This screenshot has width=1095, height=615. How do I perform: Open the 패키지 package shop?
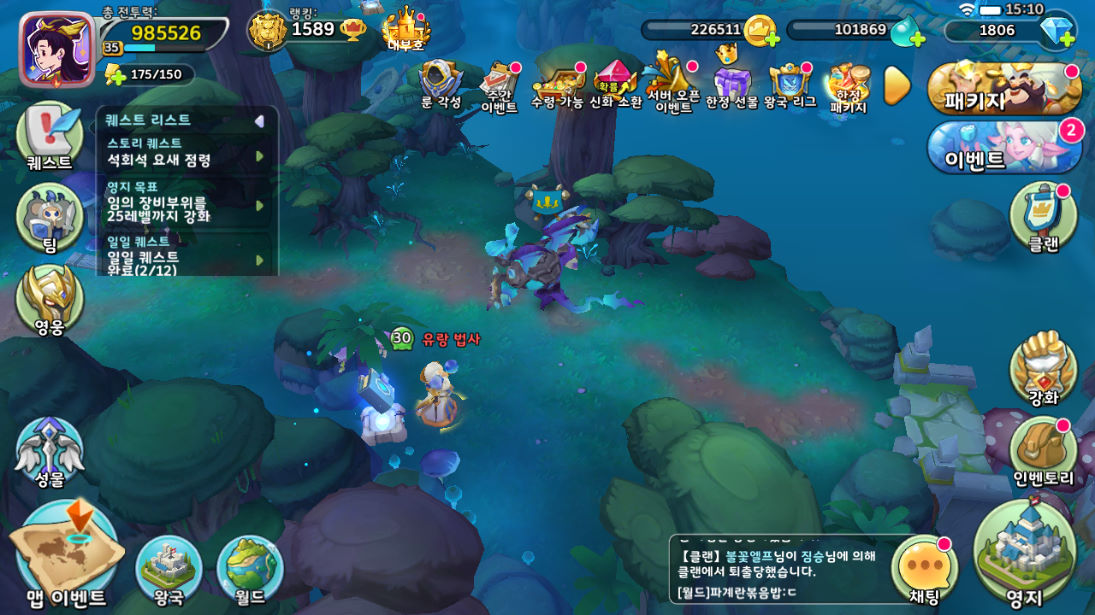[x=1004, y=89]
